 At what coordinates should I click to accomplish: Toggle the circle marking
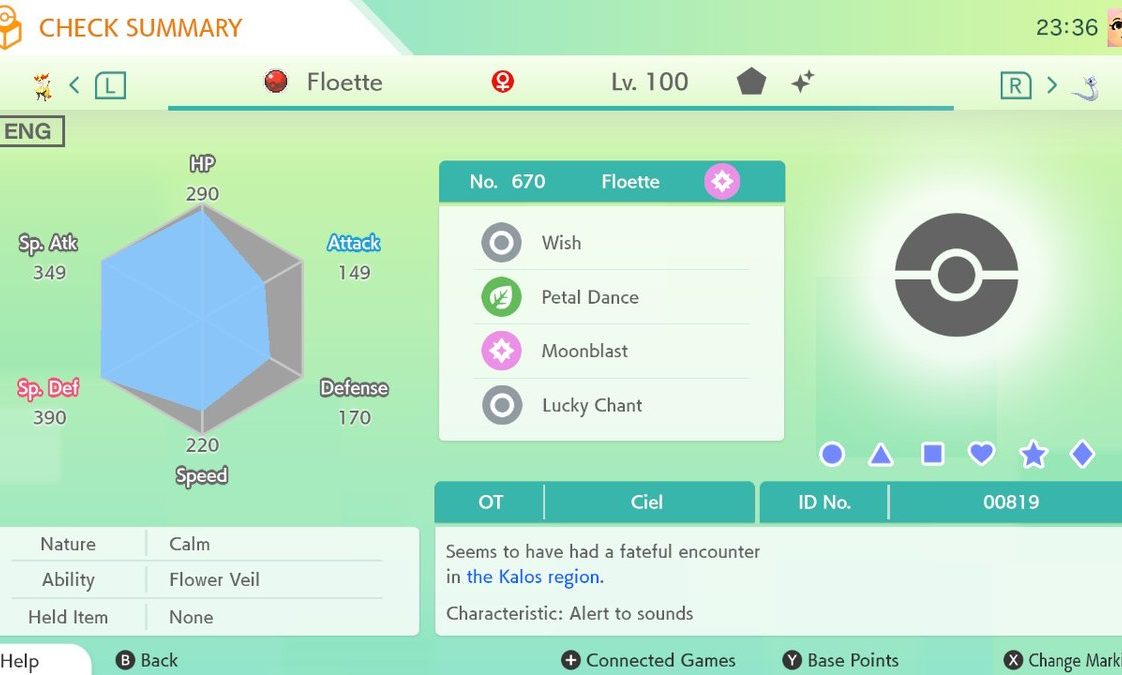(832, 455)
